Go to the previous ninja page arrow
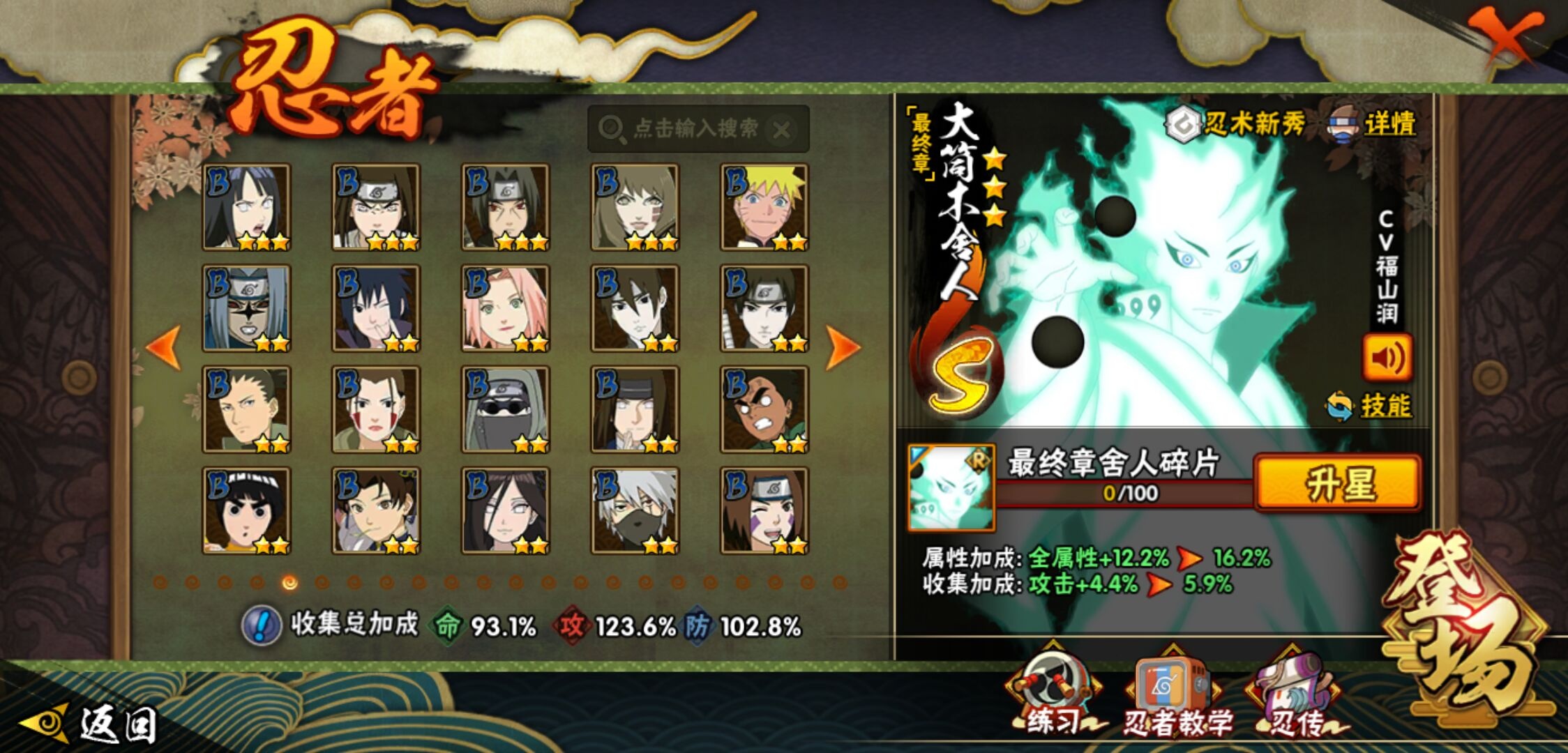The width and height of the screenshot is (1568, 753). [164, 347]
